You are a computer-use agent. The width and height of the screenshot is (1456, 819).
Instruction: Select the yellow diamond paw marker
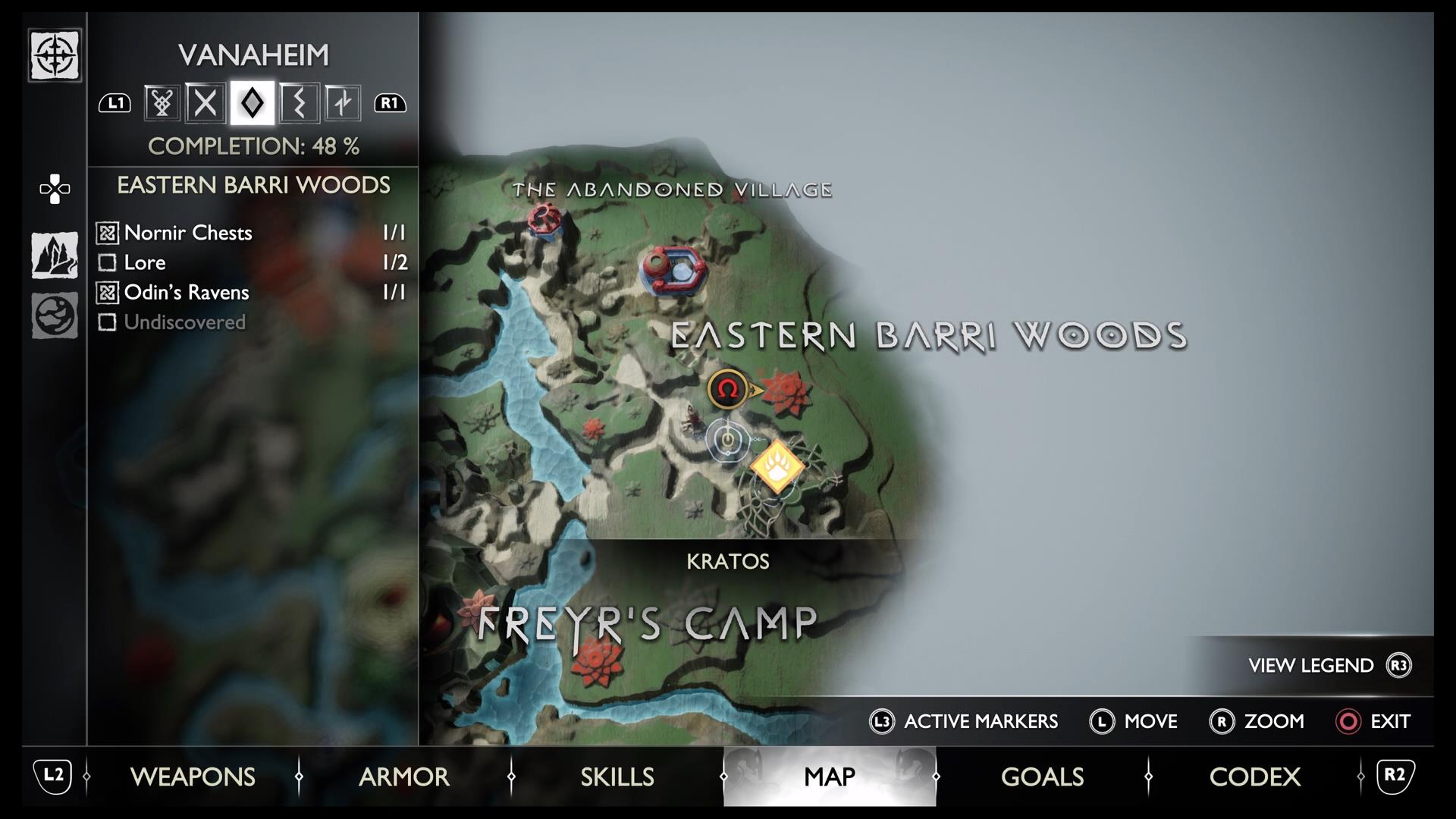pyautogui.click(x=777, y=467)
